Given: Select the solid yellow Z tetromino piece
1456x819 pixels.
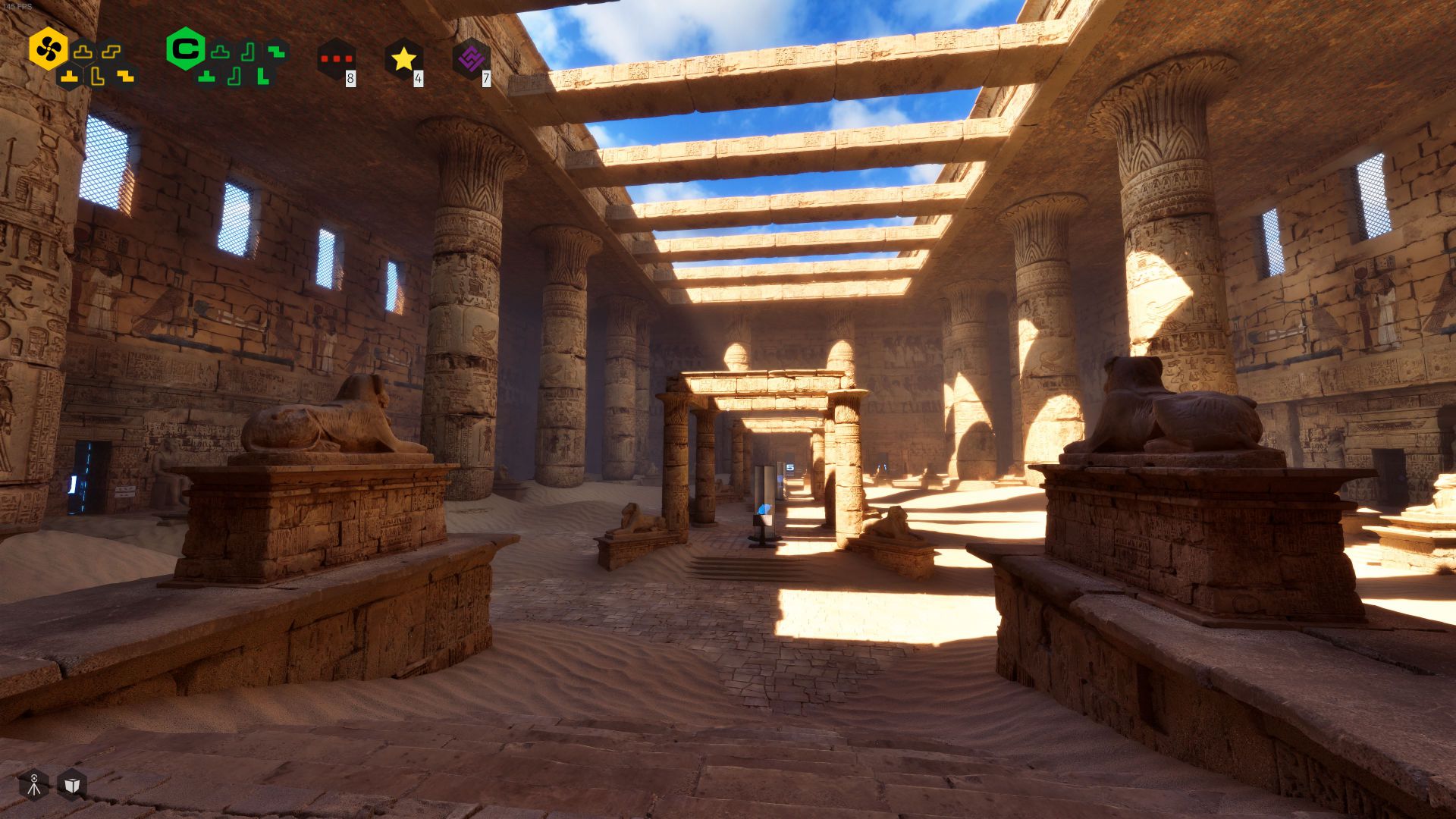Looking at the screenshot, I should 125,76.
